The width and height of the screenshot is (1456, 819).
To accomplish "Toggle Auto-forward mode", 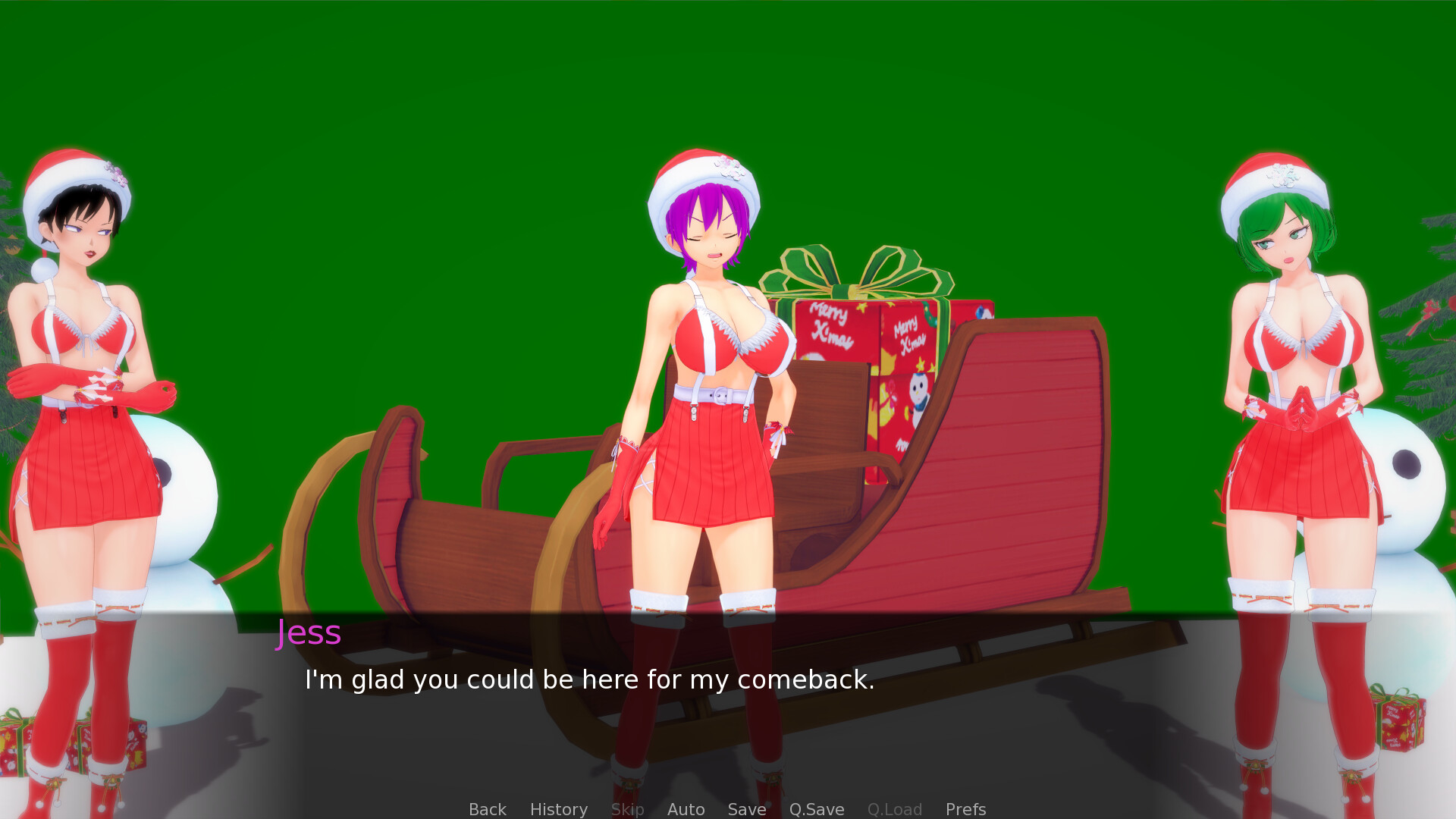I will 685,809.
